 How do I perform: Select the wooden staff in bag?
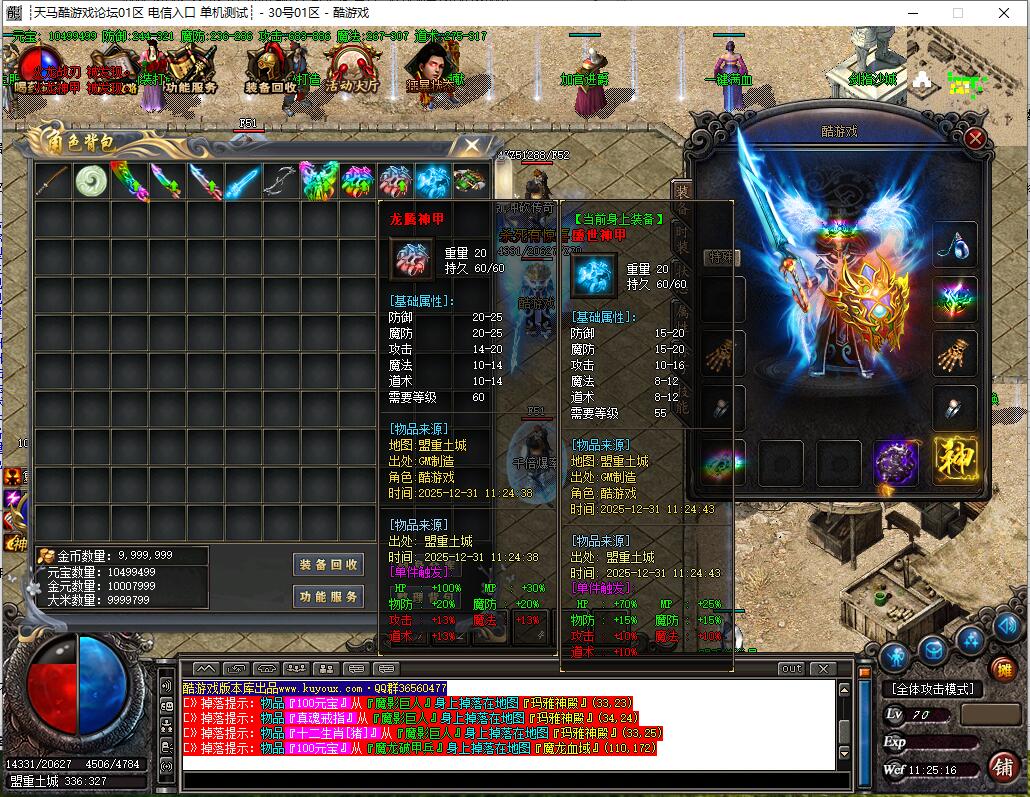[53, 181]
